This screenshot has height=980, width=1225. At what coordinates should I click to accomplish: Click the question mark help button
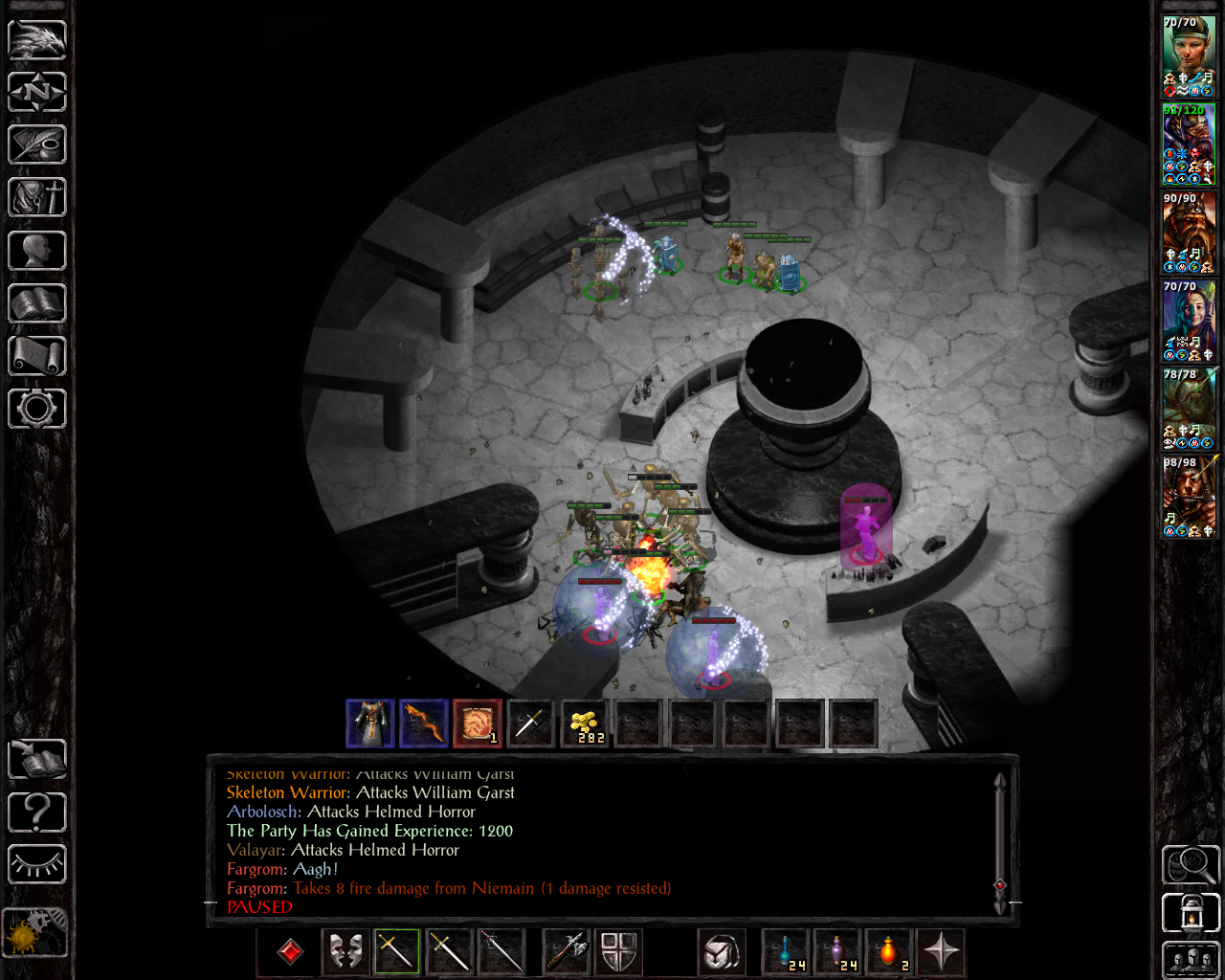point(37,813)
